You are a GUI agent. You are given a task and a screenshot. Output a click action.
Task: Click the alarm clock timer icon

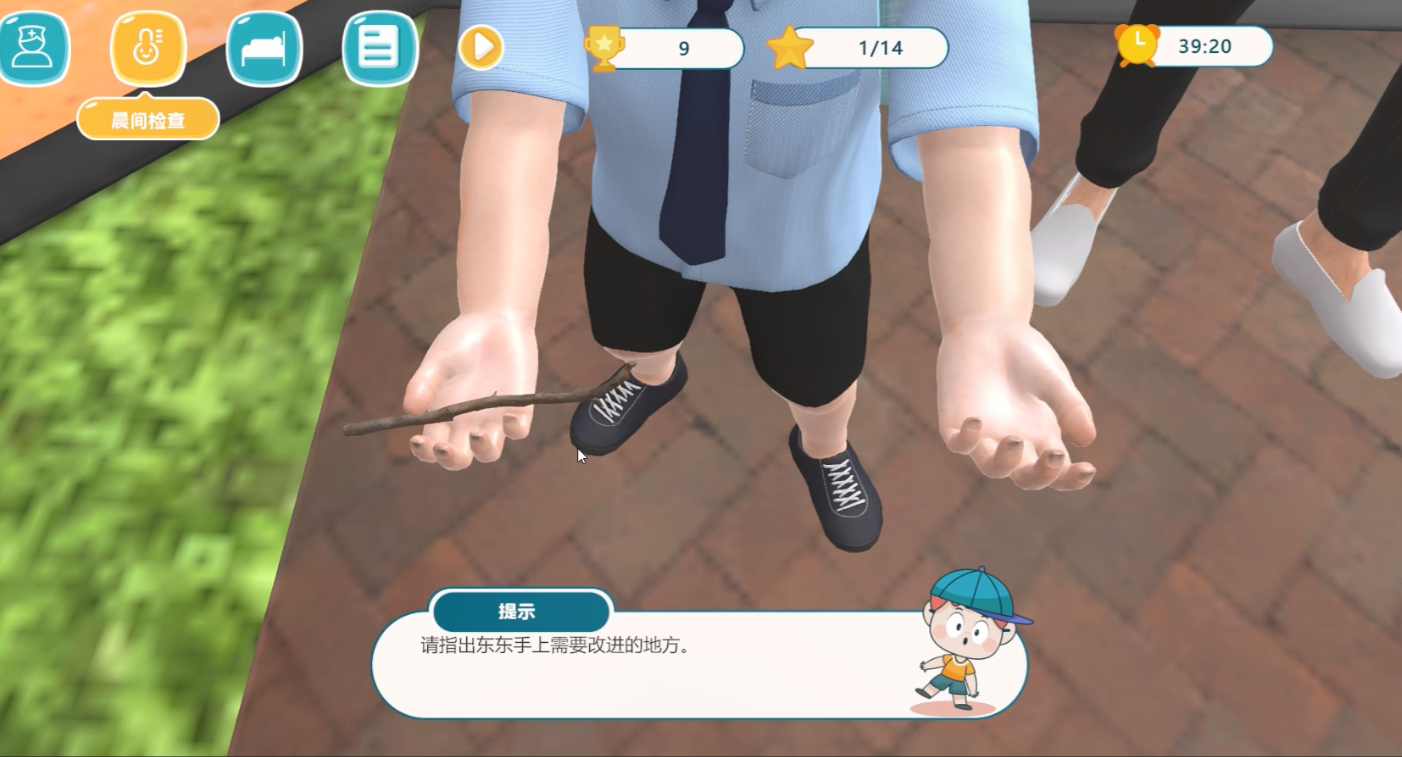(x=1136, y=45)
